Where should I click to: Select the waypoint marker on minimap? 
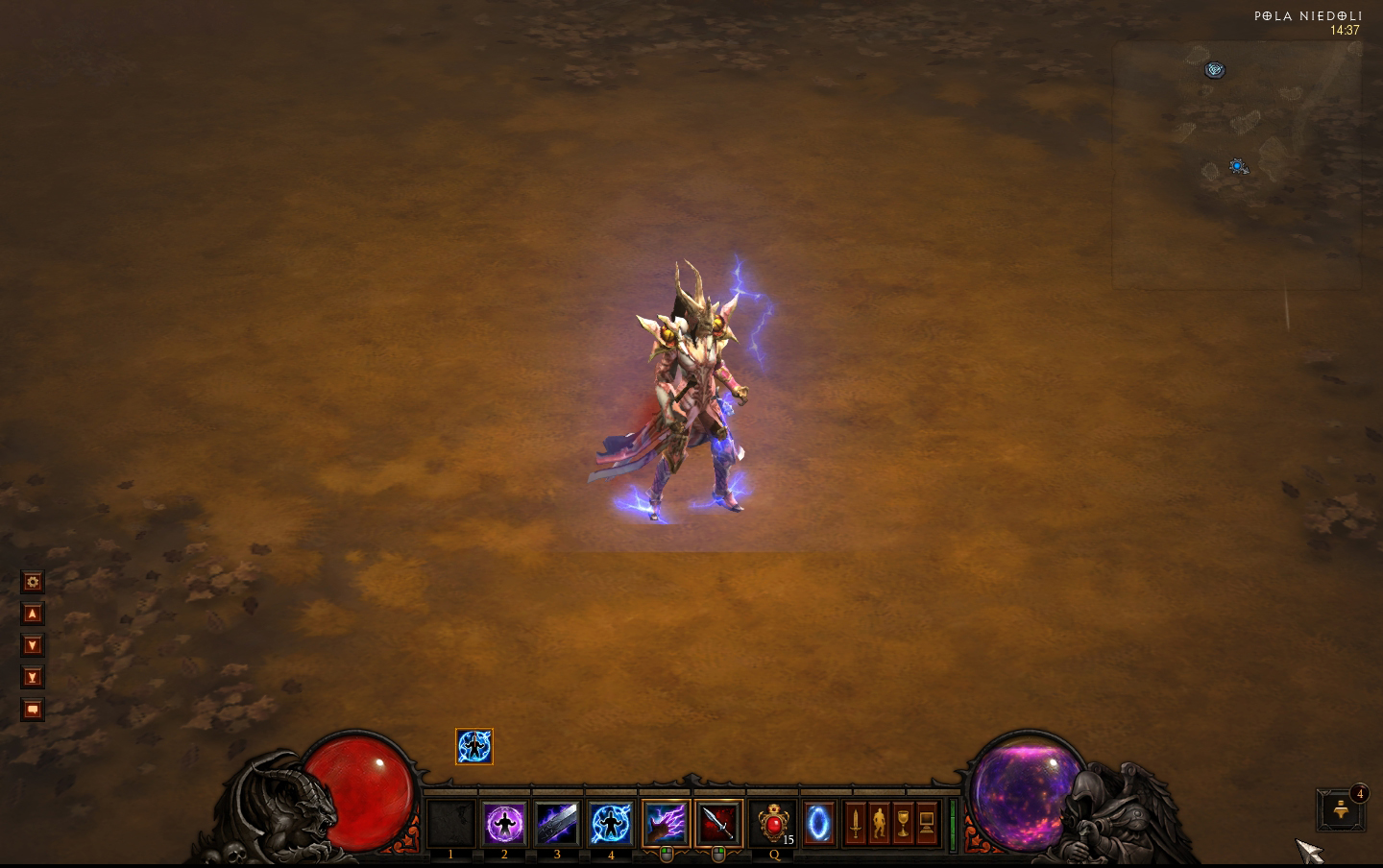[x=1215, y=70]
